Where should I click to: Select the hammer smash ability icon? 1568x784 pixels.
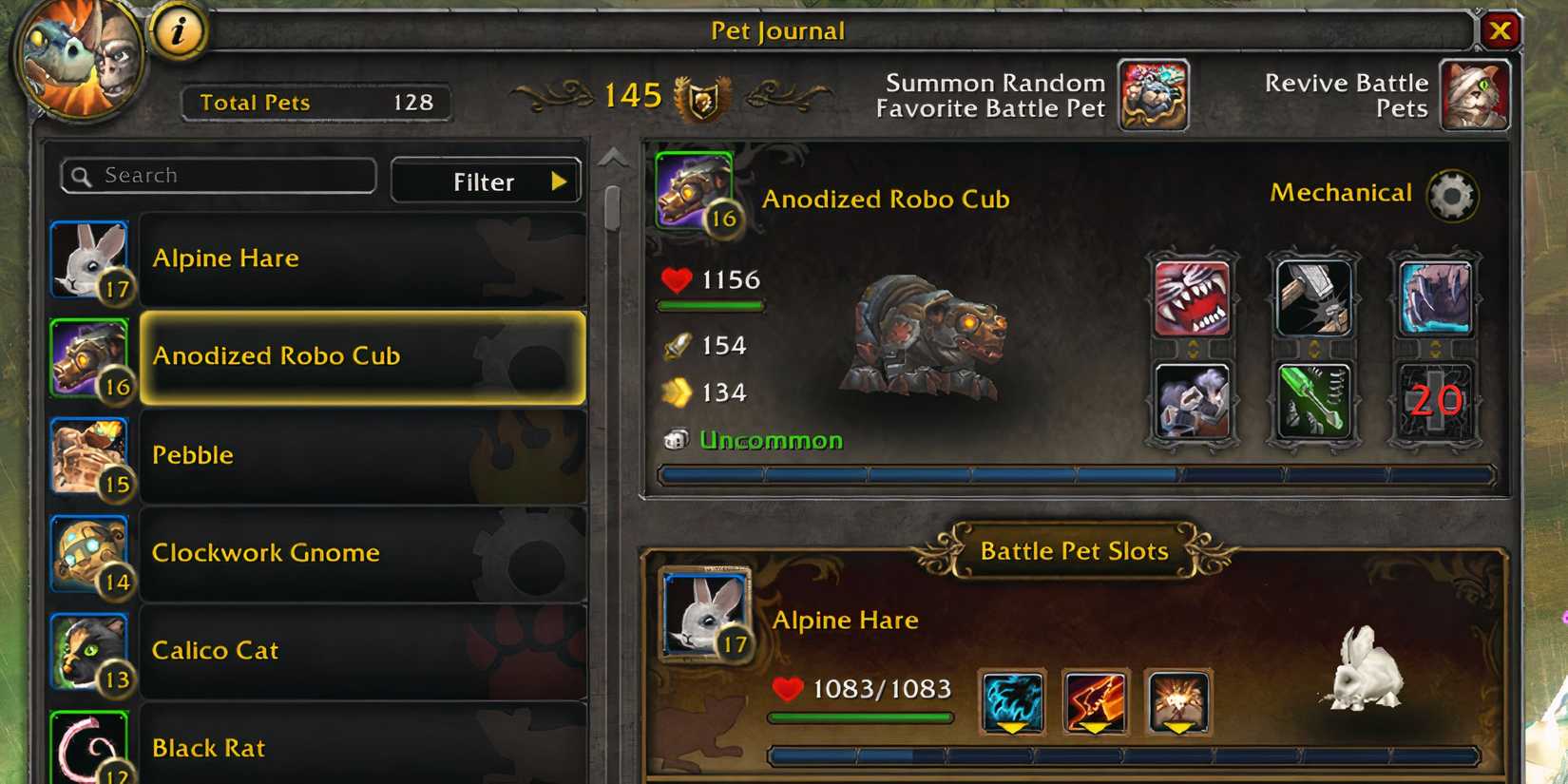[x=1313, y=297]
